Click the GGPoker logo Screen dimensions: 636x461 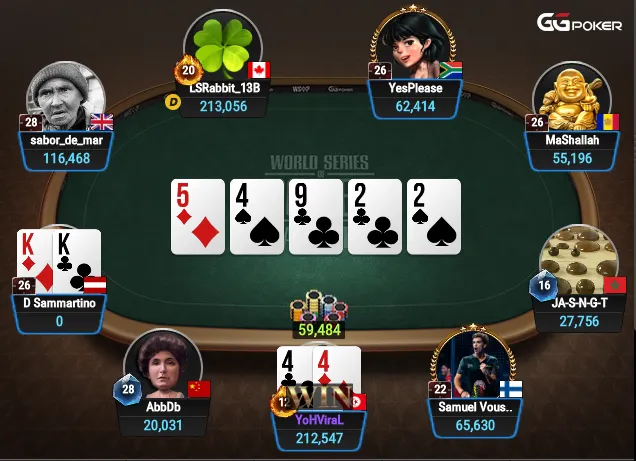[x=580, y=22]
